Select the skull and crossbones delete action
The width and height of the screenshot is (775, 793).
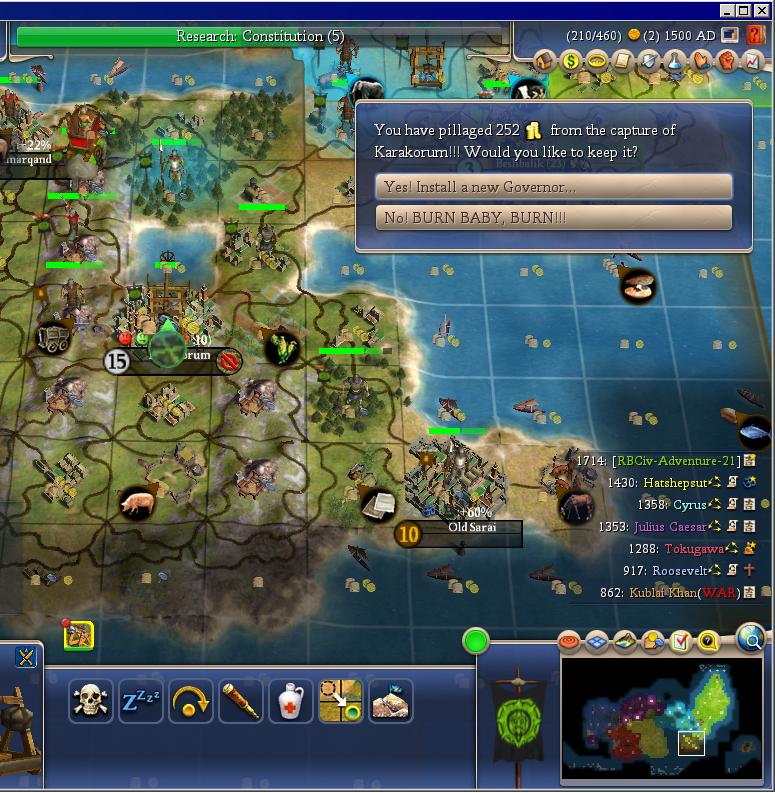91,701
